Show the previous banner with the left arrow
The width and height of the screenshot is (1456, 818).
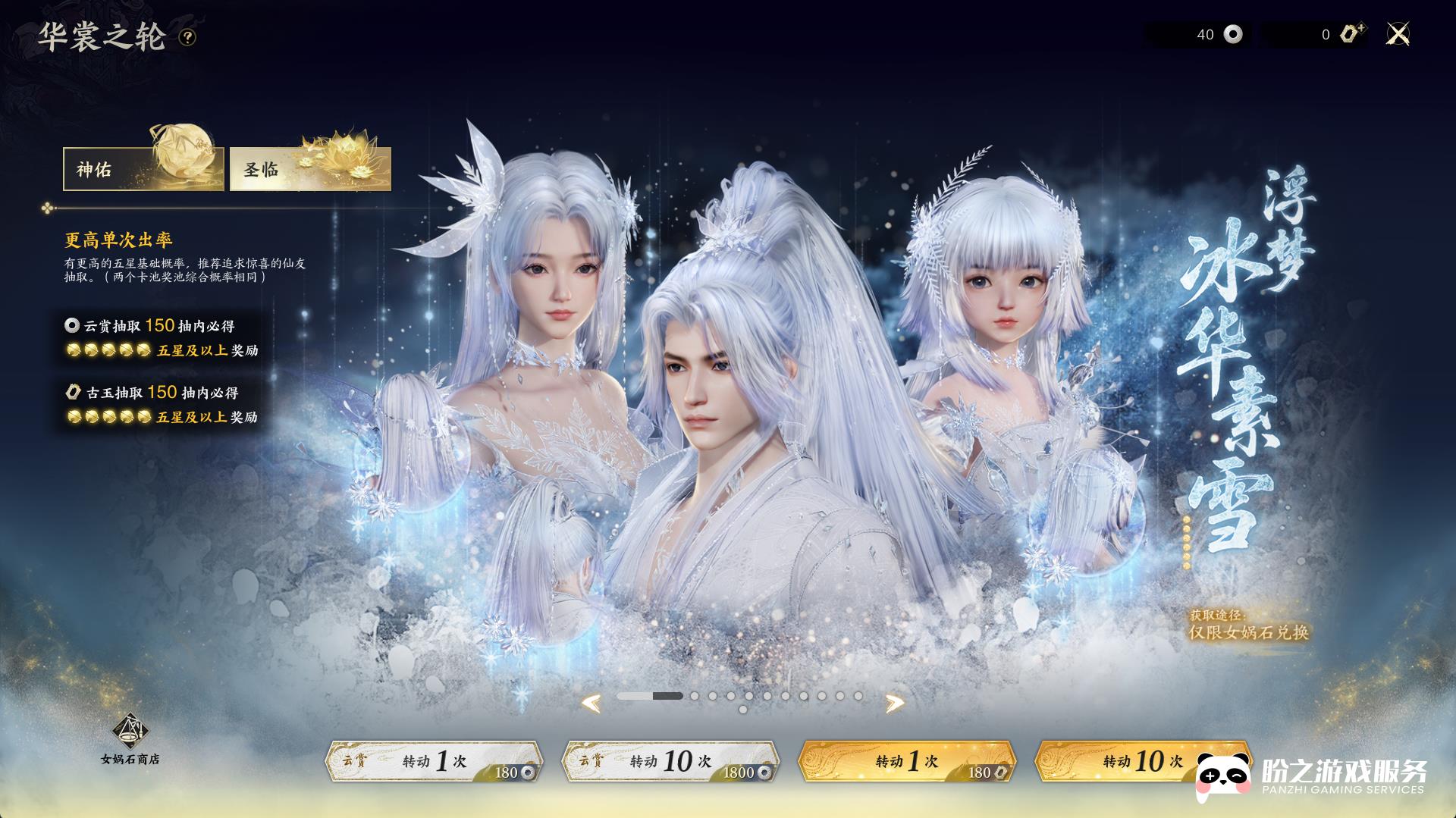591,704
